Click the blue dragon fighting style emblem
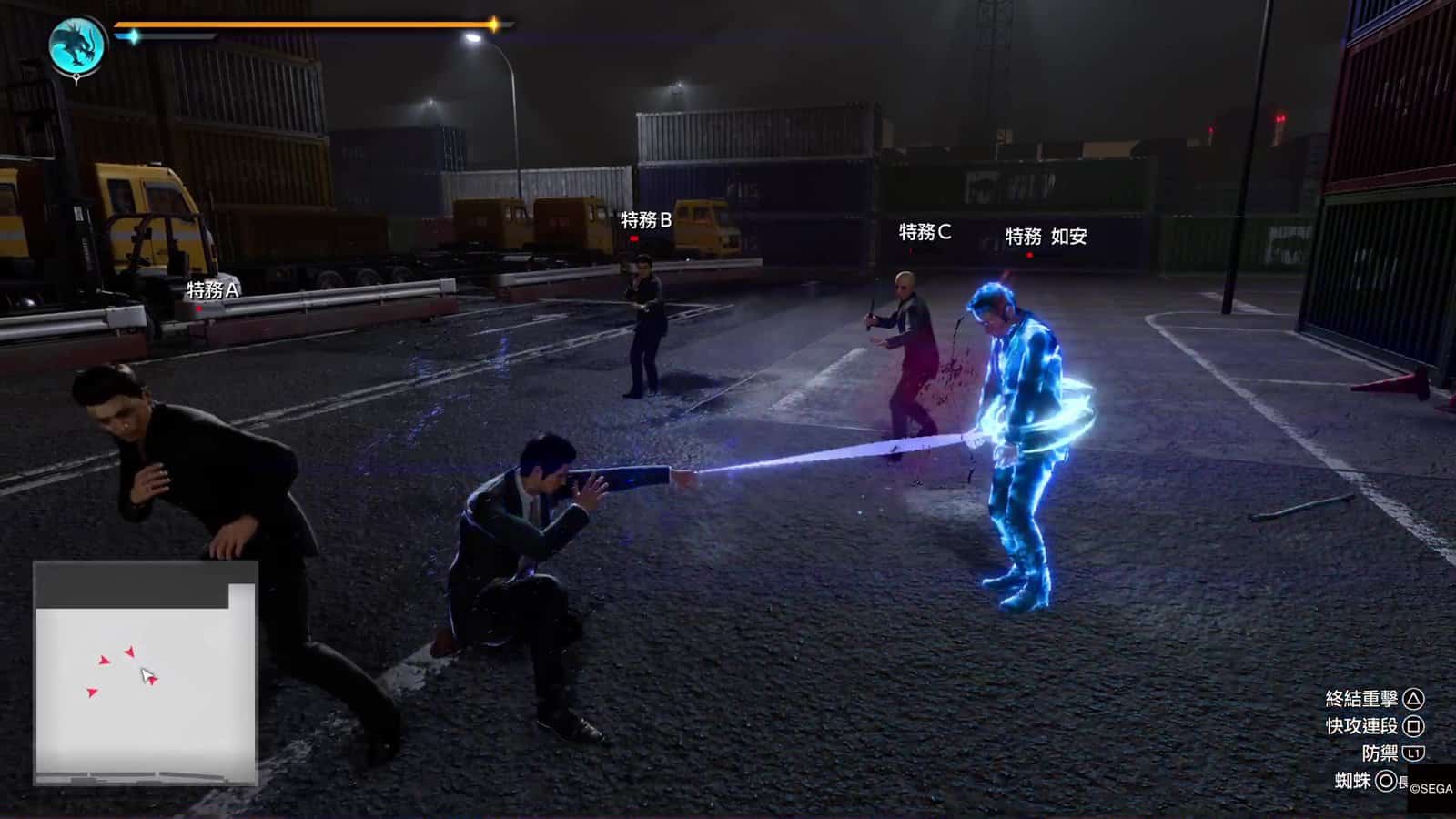Viewport: 1456px width, 819px height. click(x=76, y=45)
